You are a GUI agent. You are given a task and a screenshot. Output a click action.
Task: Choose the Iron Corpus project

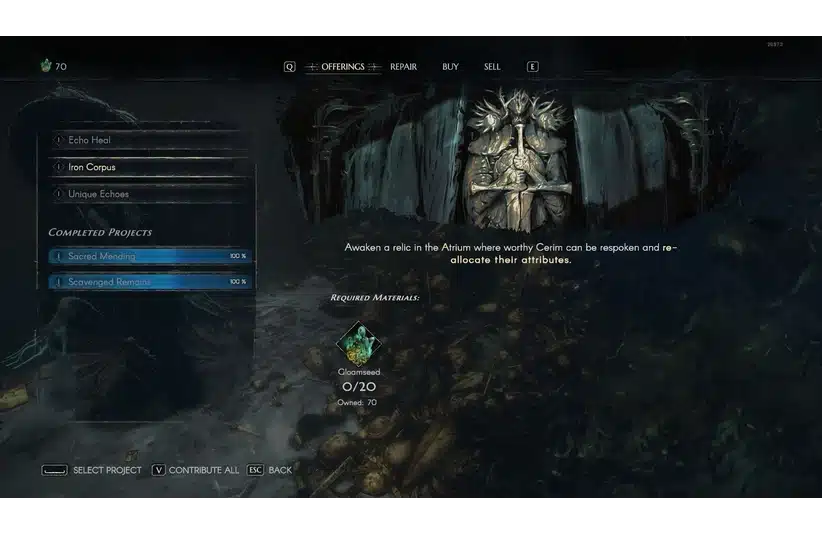point(148,167)
